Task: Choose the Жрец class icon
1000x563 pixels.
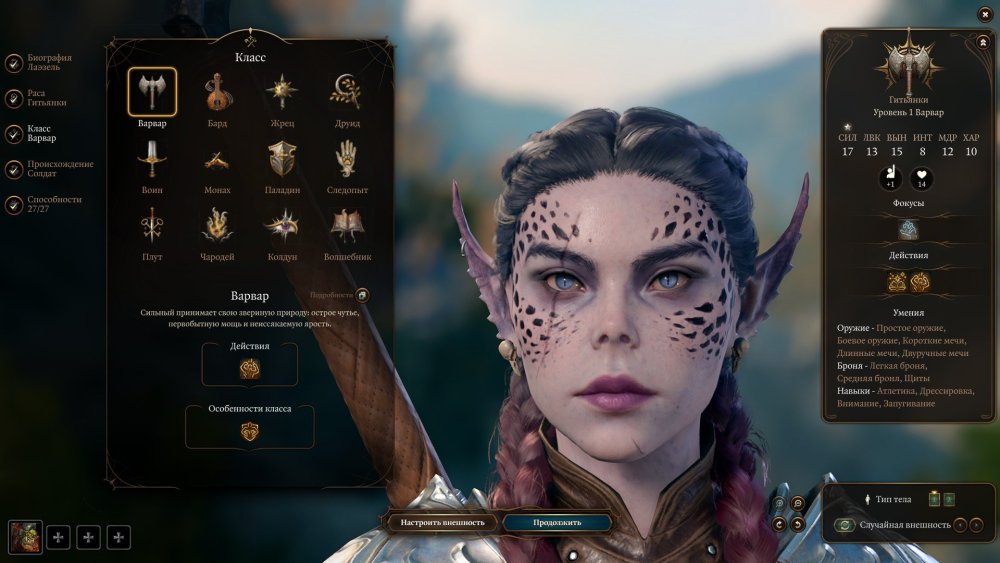Action: tap(281, 93)
